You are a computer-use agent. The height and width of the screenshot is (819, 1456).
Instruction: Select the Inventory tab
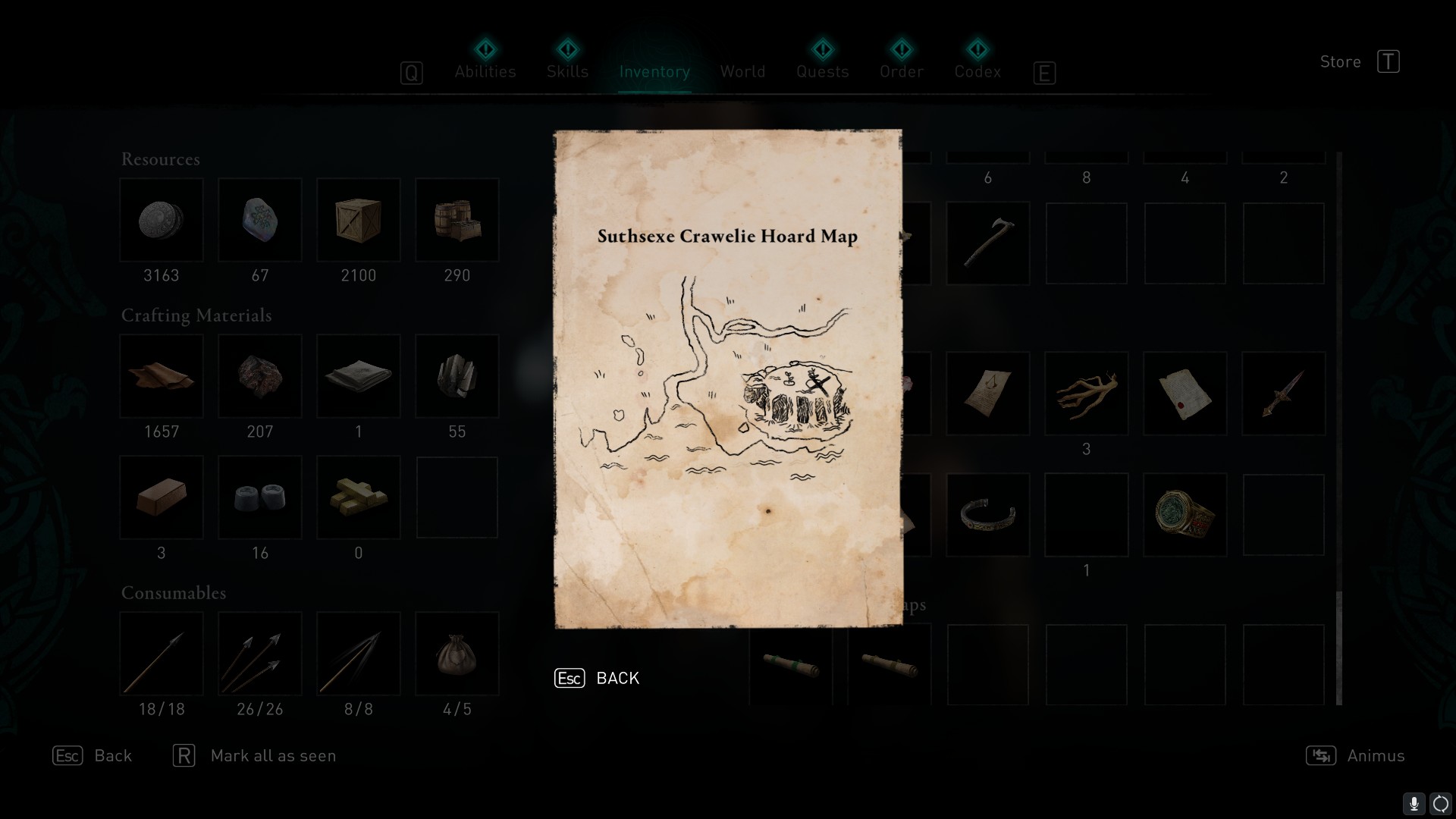tap(654, 71)
